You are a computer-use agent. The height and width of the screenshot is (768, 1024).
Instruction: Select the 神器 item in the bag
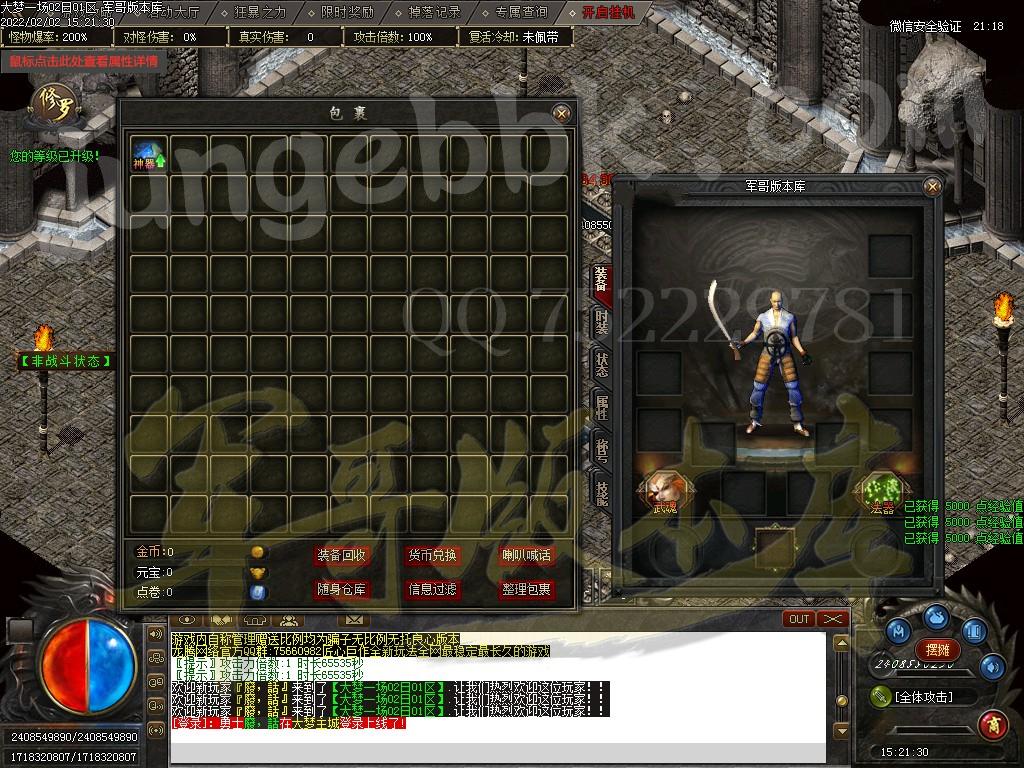point(149,155)
